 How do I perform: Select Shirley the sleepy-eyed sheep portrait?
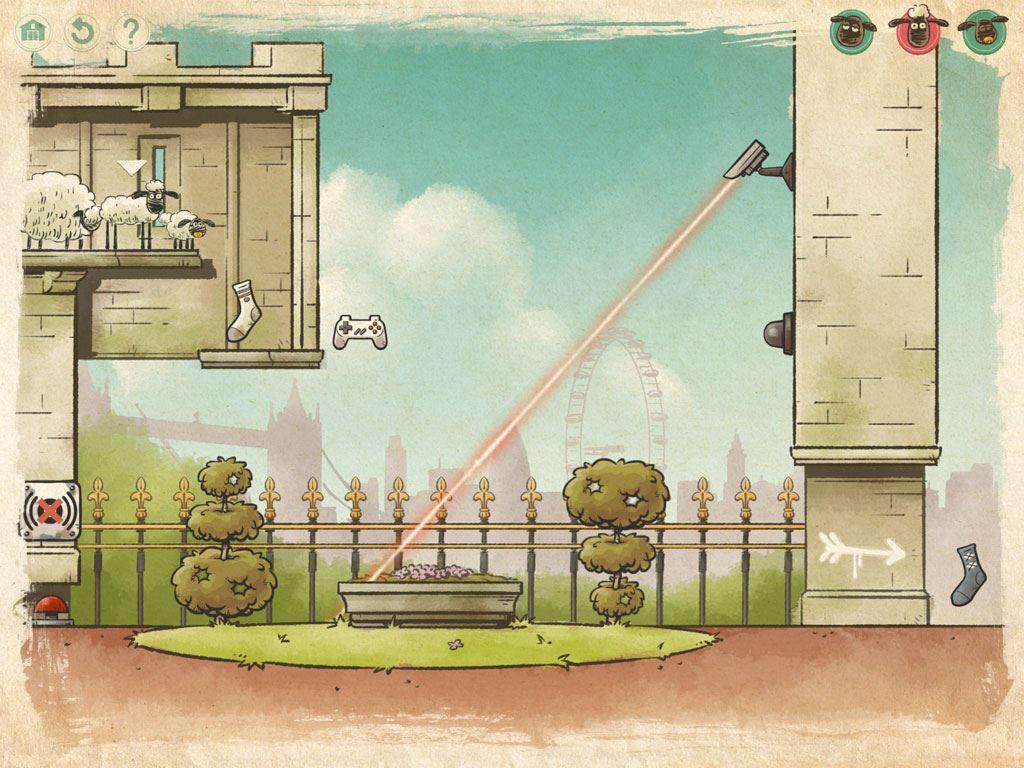852,31
